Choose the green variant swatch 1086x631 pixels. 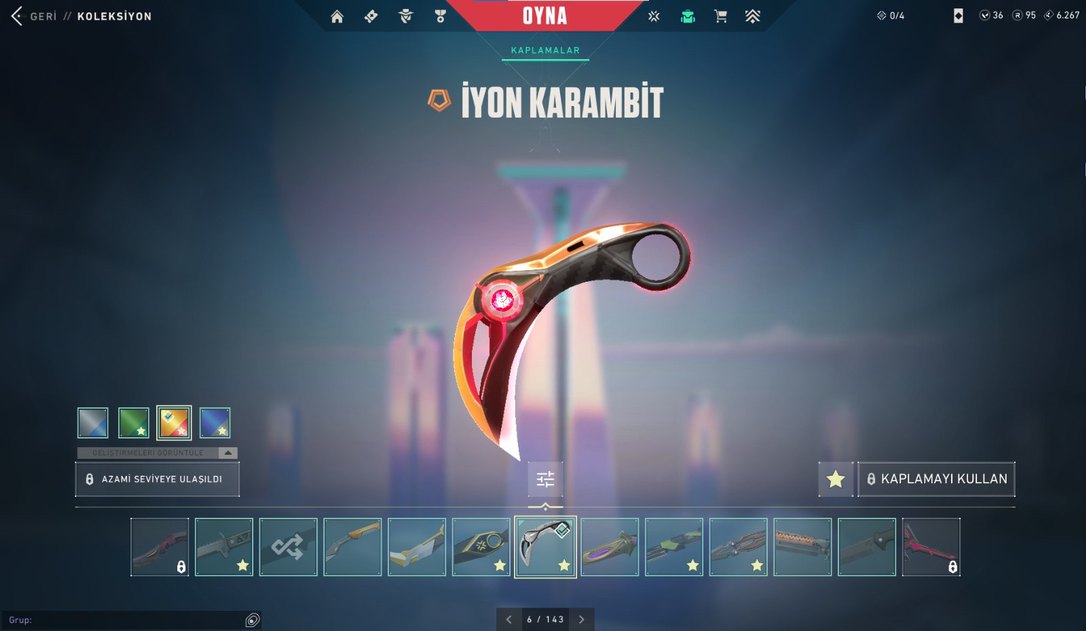[x=134, y=423]
